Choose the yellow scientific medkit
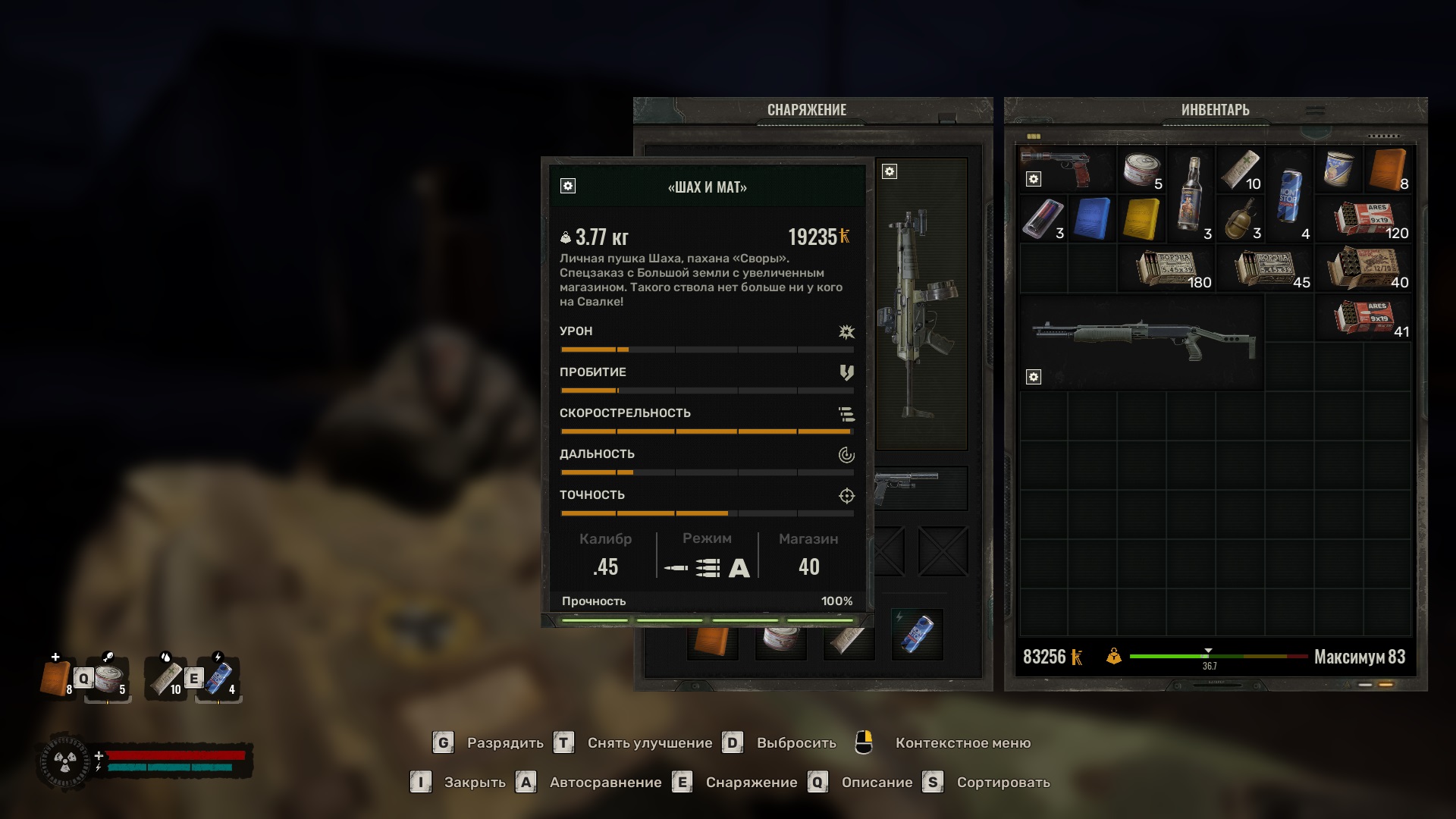 (1141, 219)
